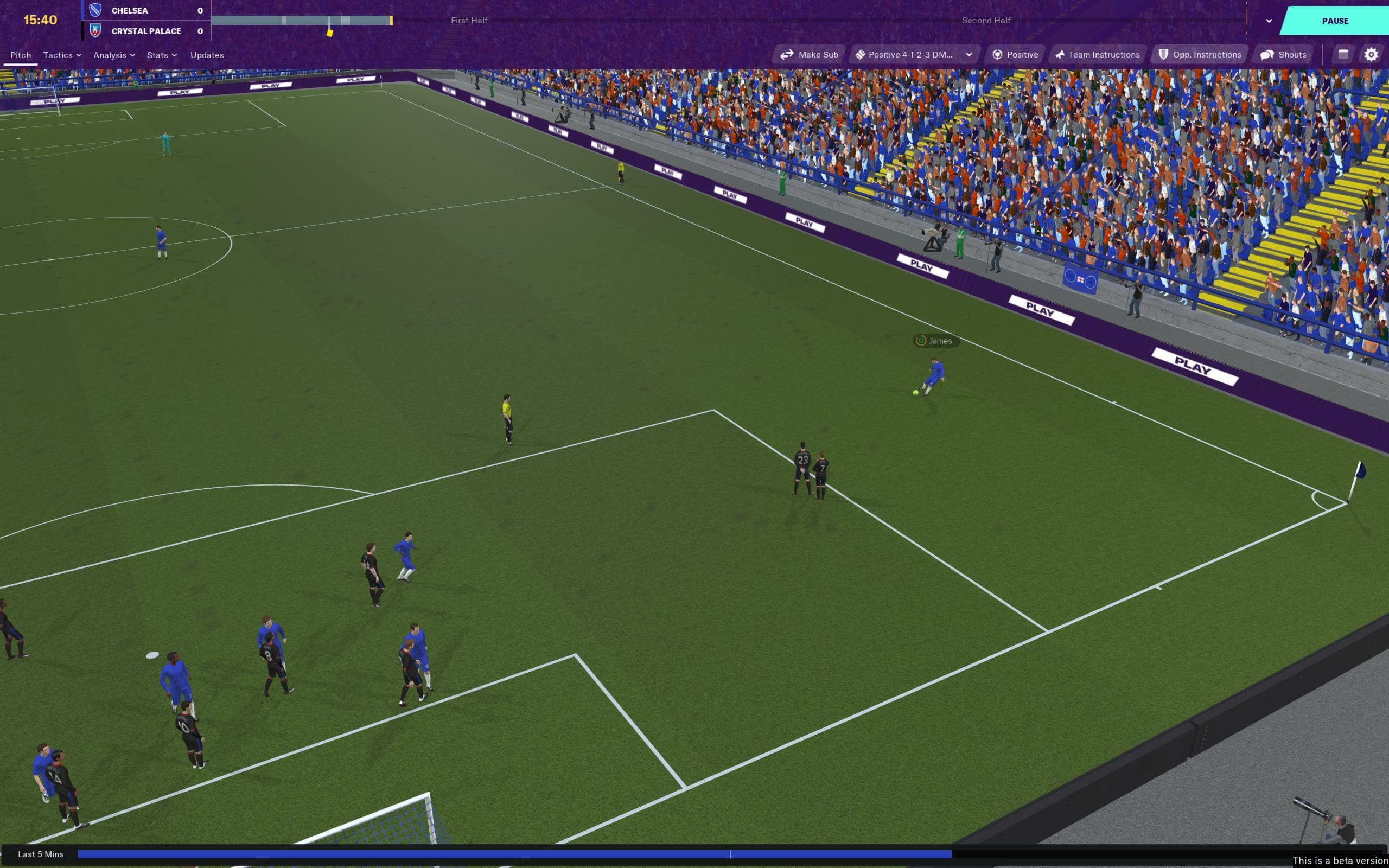This screenshot has width=1389, height=868.
Task: Click the Positive mentality shield icon
Action: click(x=997, y=54)
